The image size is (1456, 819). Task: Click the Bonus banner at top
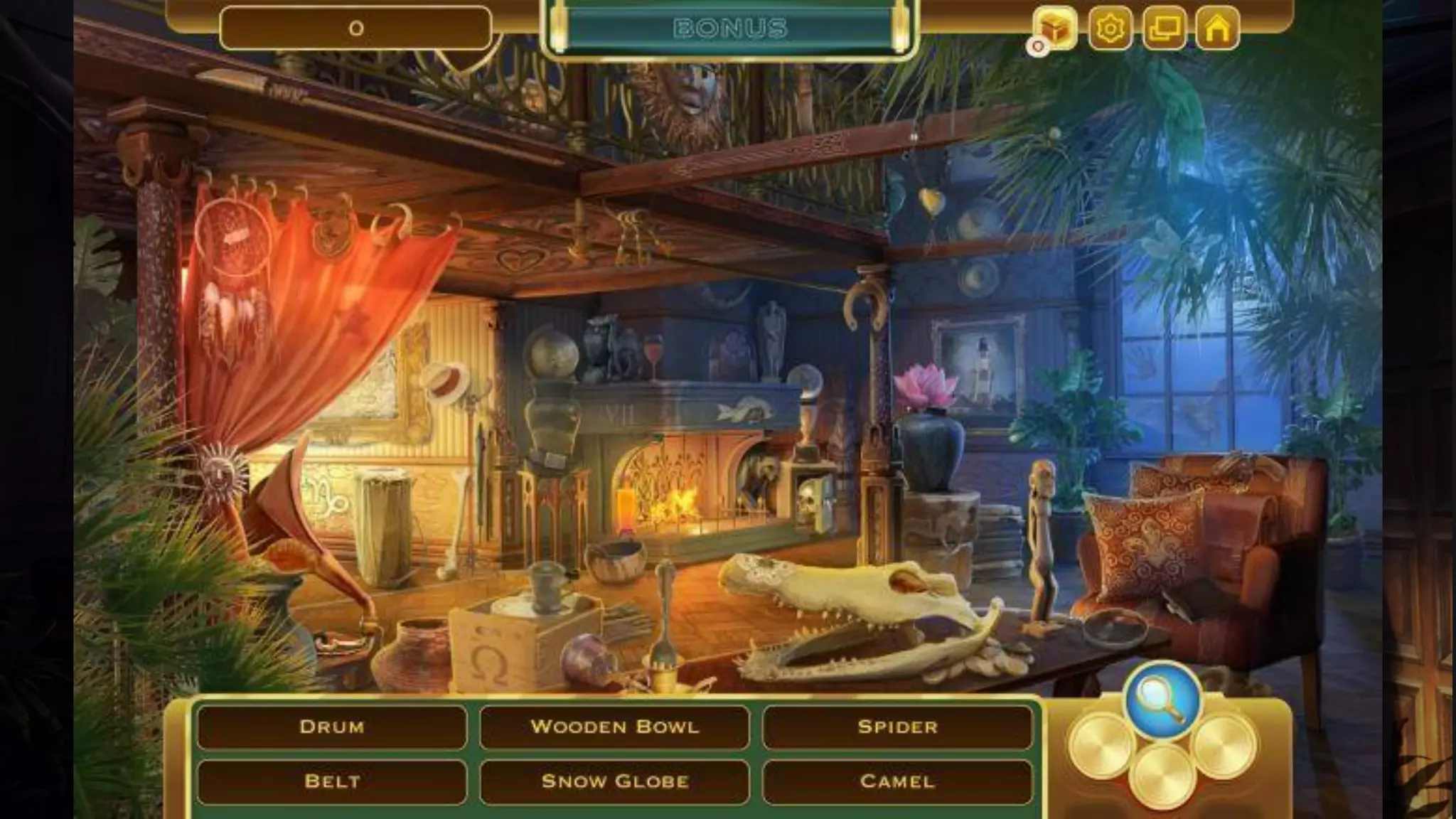point(730,28)
